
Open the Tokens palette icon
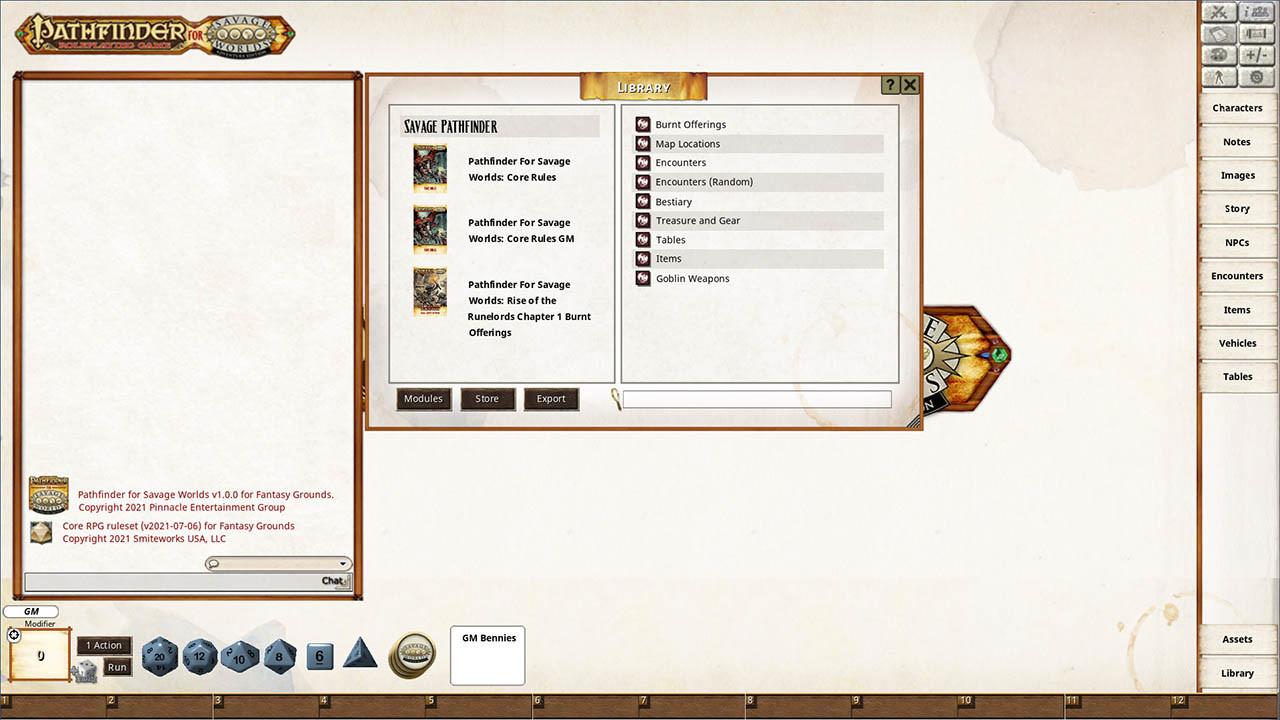(1219, 54)
